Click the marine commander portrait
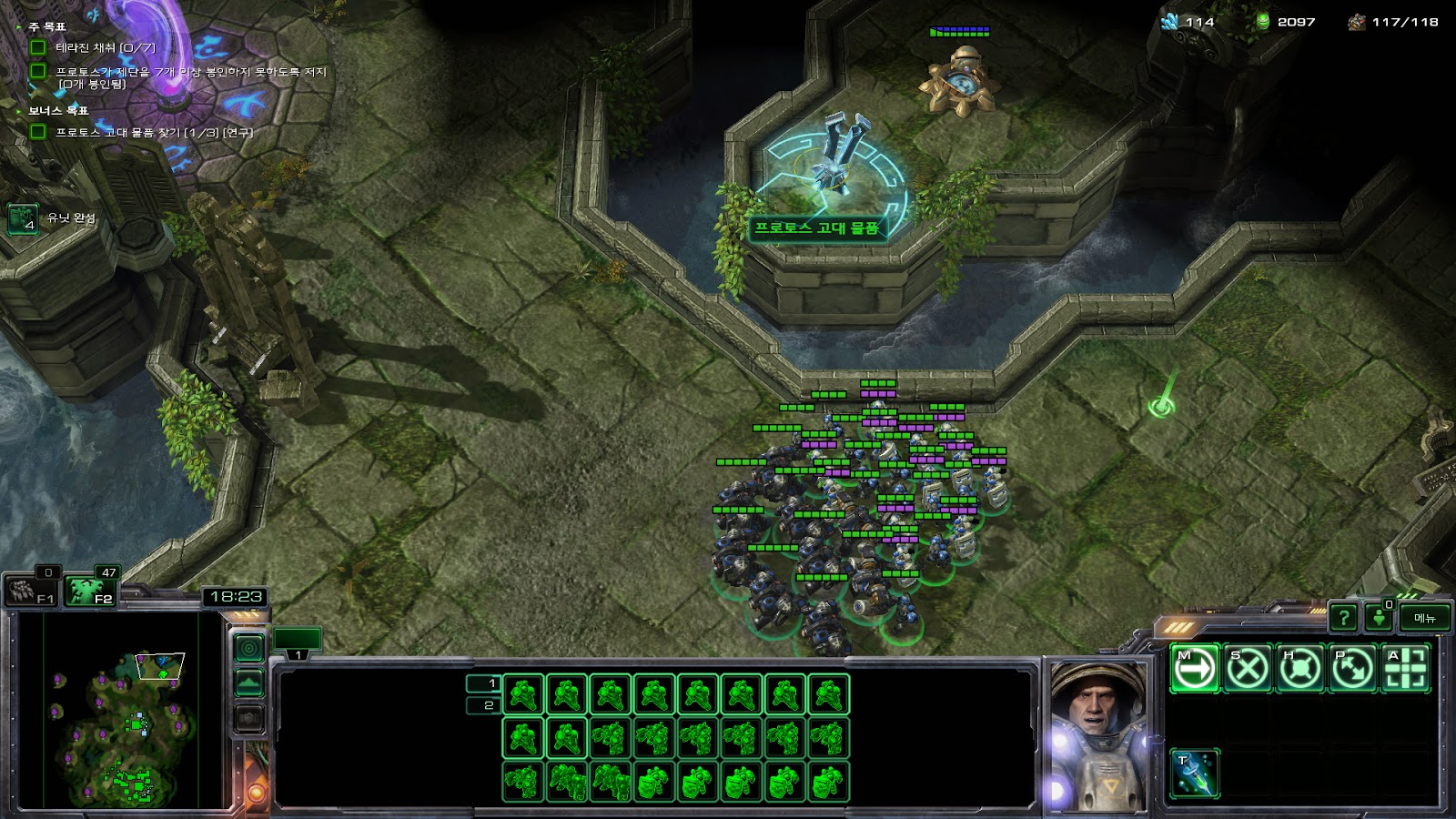The image size is (1456, 819). [x=1097, y=735]
